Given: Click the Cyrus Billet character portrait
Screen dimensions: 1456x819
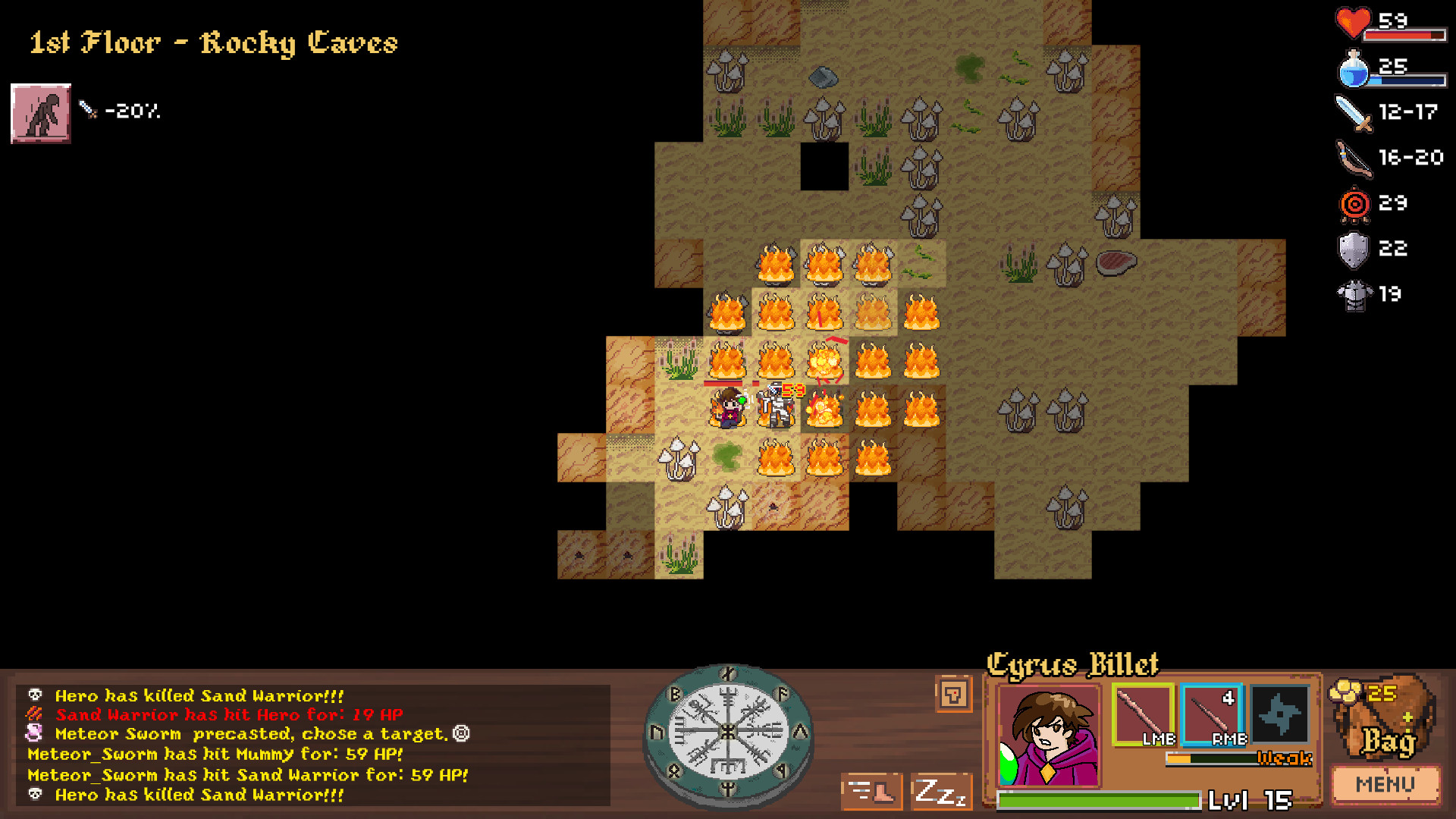Looking at the screenshot, I should pyautogui.click(x=1048, y=733).
